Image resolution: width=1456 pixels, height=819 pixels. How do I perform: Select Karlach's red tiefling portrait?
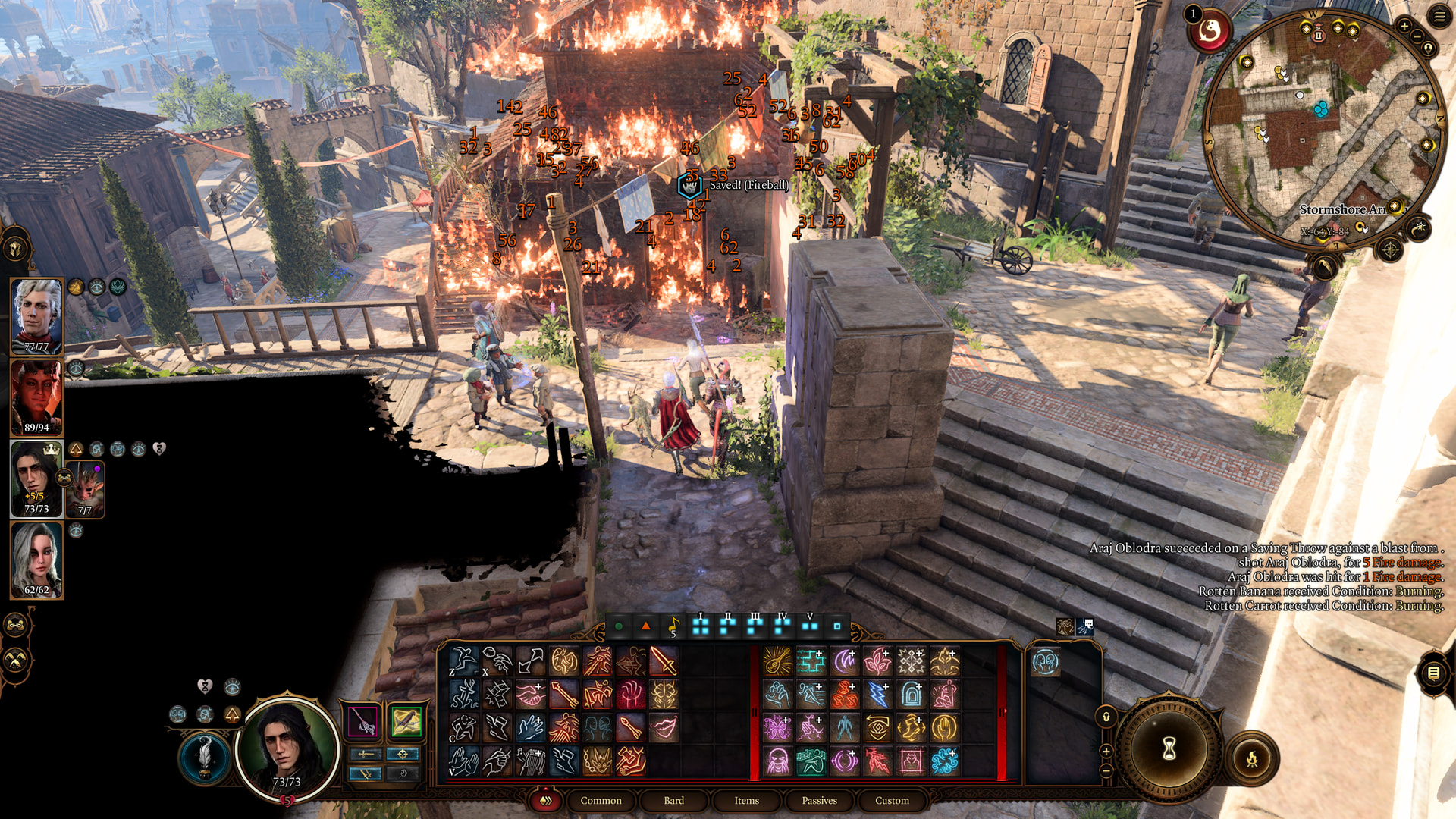coord(36,397)
